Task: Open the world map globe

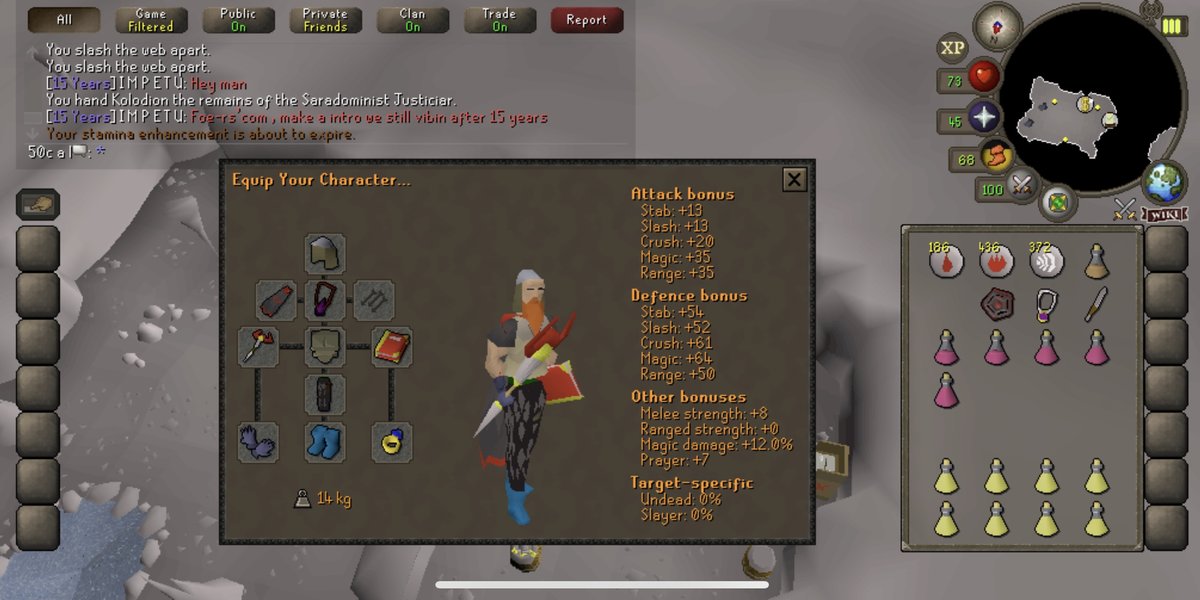Action: click(x=1163, y=181)
